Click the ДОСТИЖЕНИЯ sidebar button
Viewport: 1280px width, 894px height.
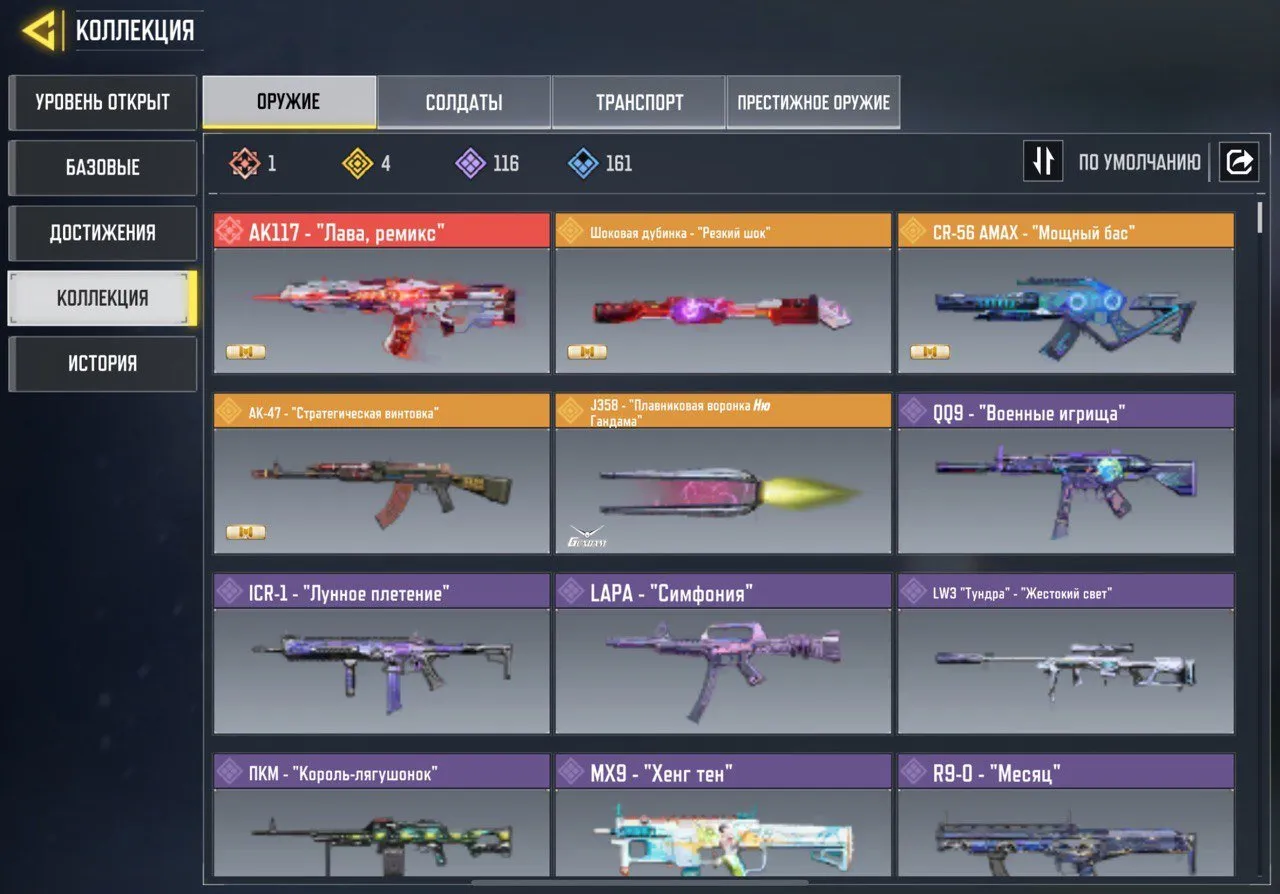[x=102, y=233]
